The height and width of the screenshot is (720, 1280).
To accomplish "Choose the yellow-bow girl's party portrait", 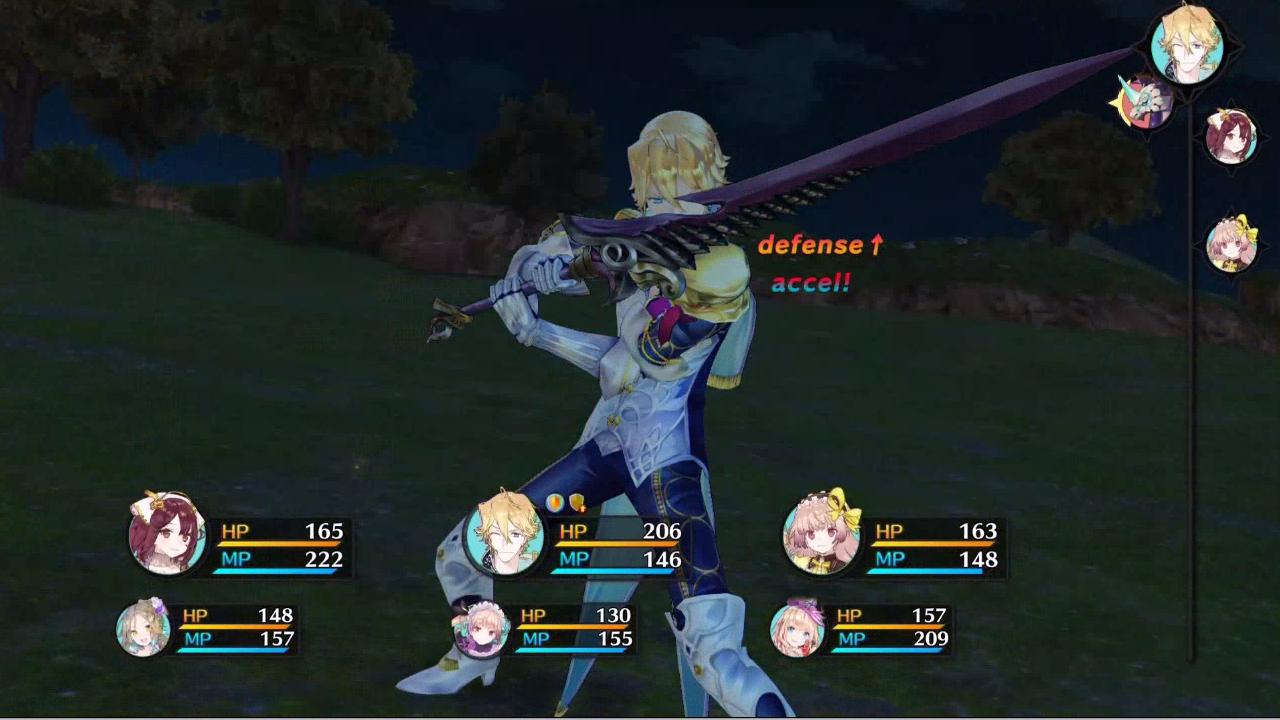I will [x=822, y=534].
